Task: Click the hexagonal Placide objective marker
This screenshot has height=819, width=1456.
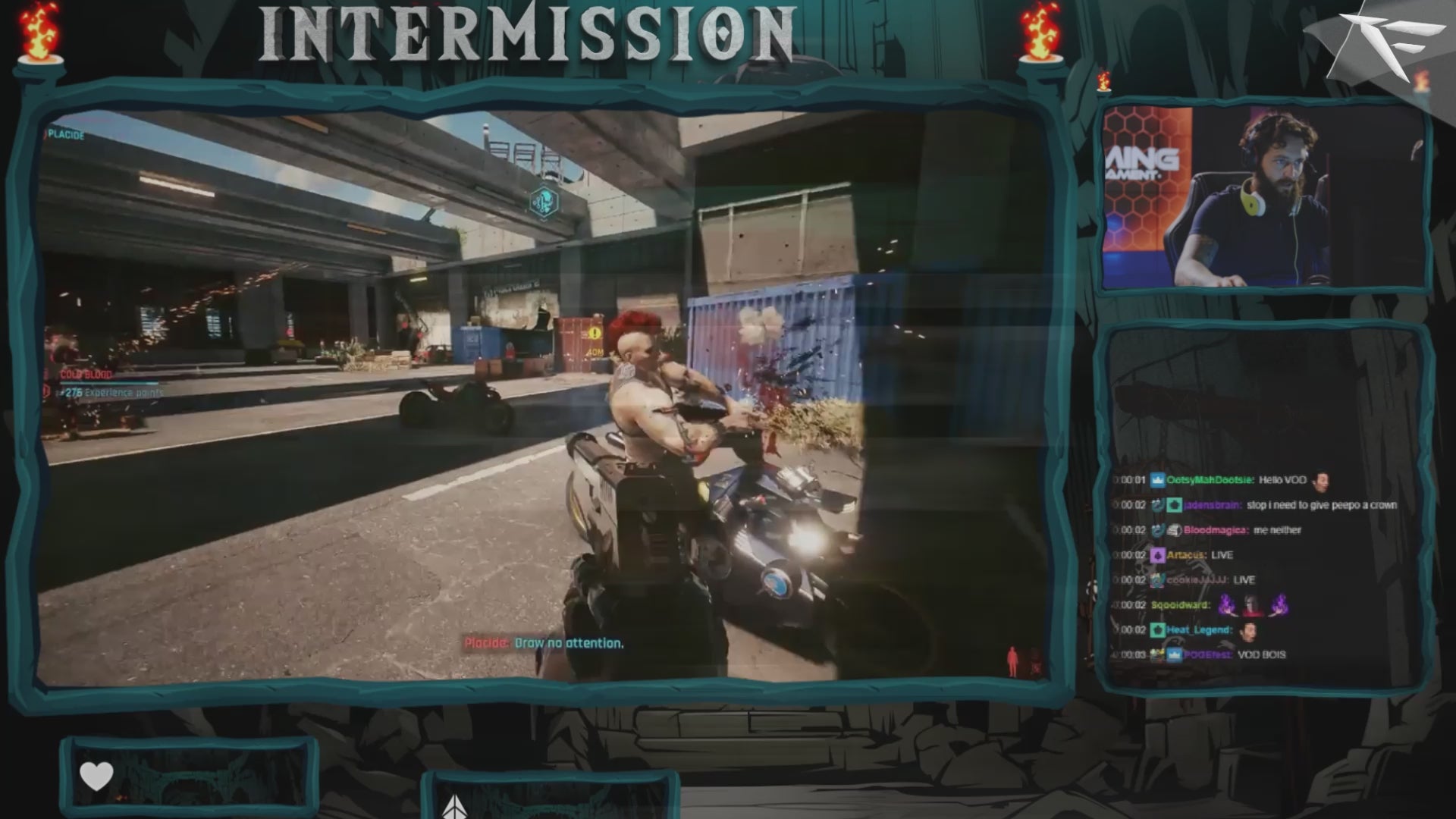Action: (x=543, y=202)
